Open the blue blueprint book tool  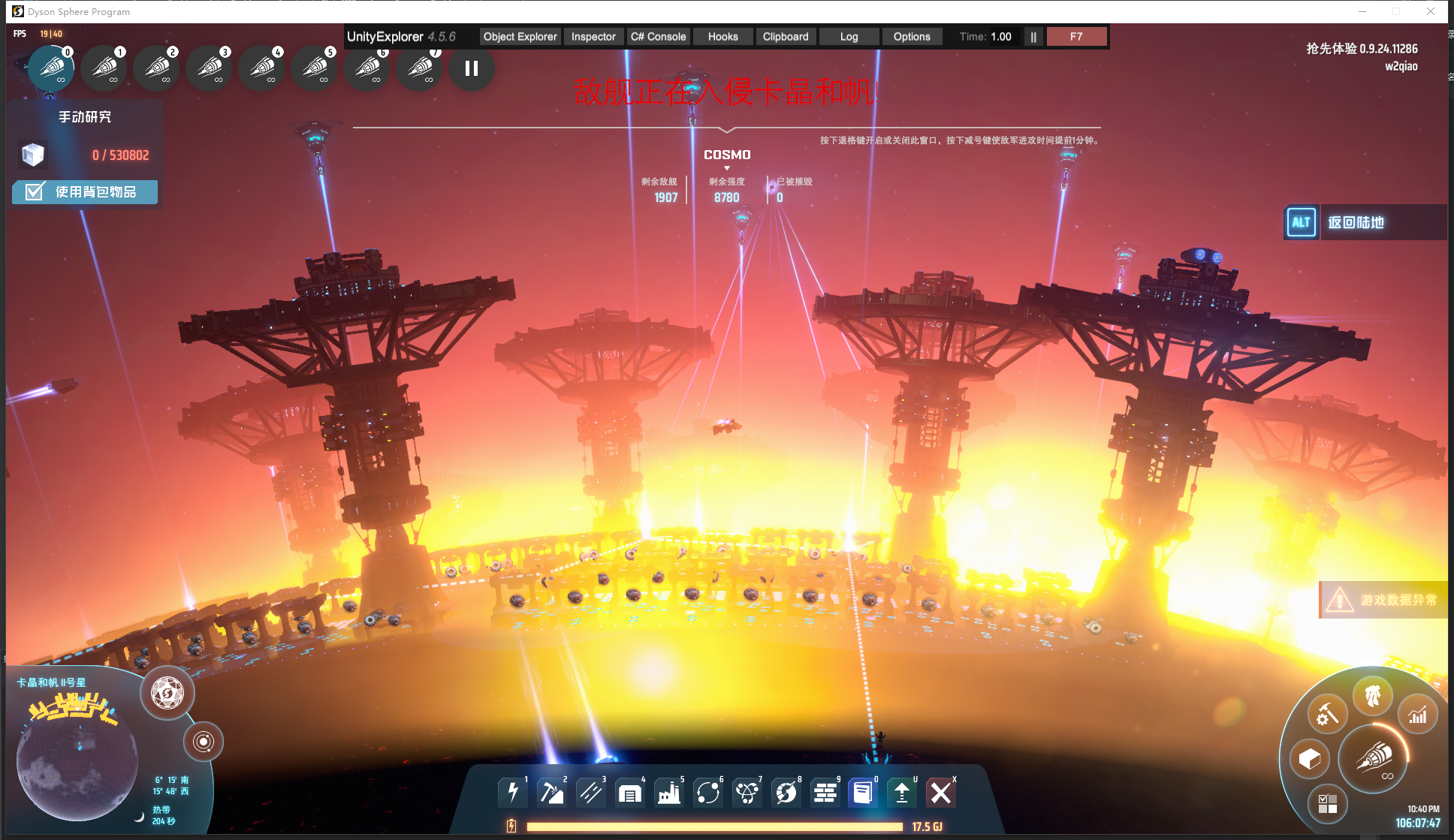[x=862, y=792]
